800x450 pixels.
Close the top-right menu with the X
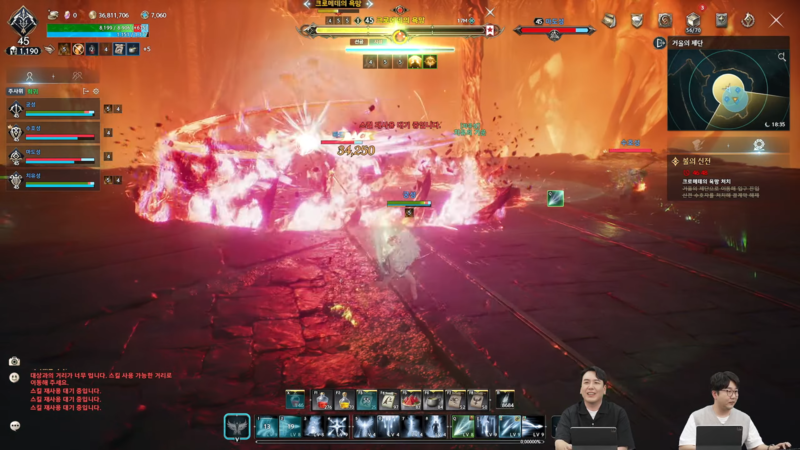(776, 20)
